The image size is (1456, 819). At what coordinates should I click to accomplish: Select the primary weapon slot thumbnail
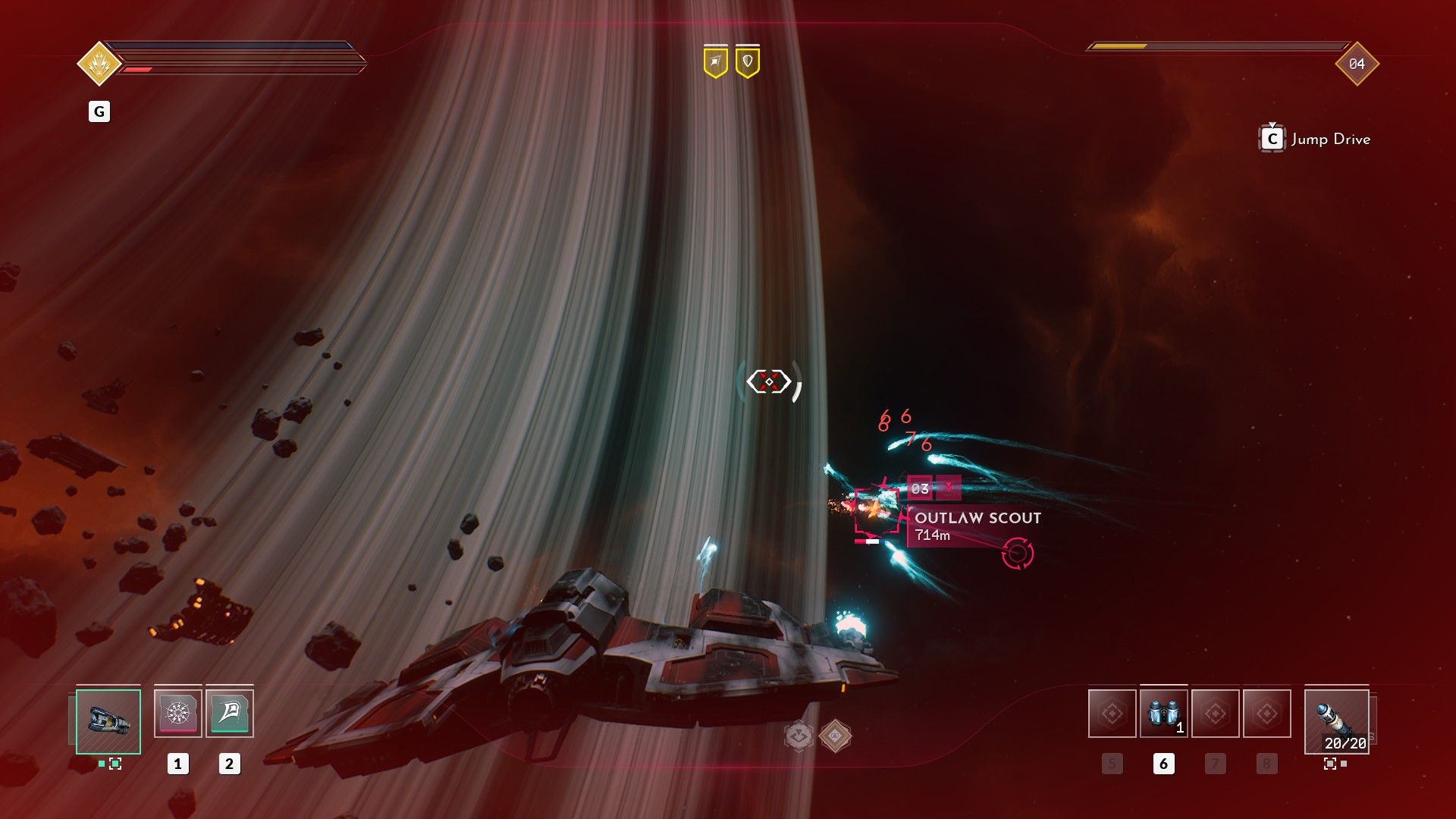108,723
